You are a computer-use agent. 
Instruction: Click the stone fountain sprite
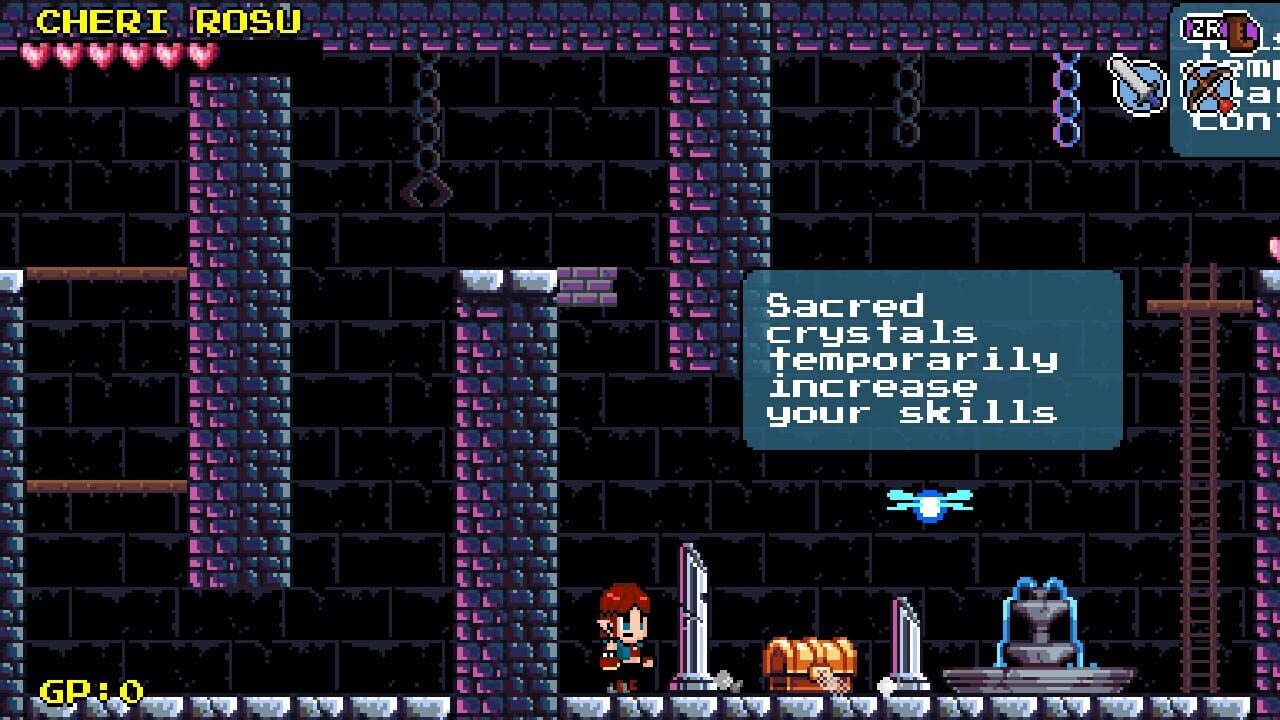click(1040, 630)
